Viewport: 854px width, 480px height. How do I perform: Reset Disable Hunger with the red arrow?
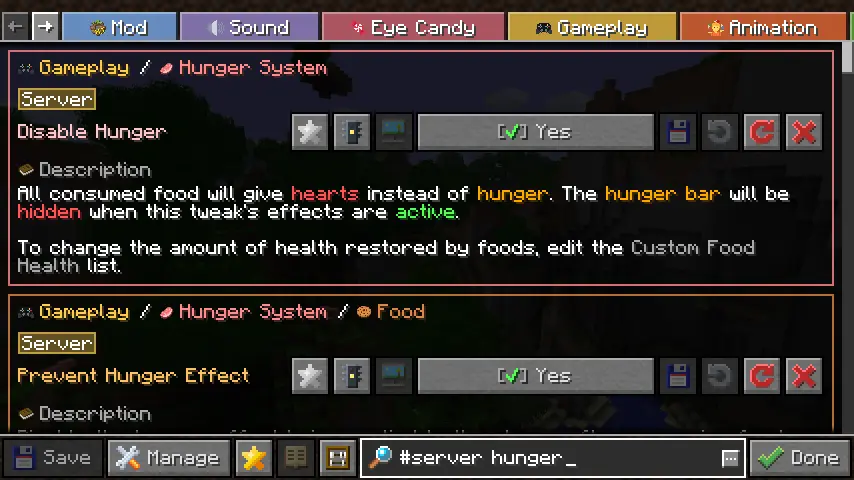(x=762, y=132)
